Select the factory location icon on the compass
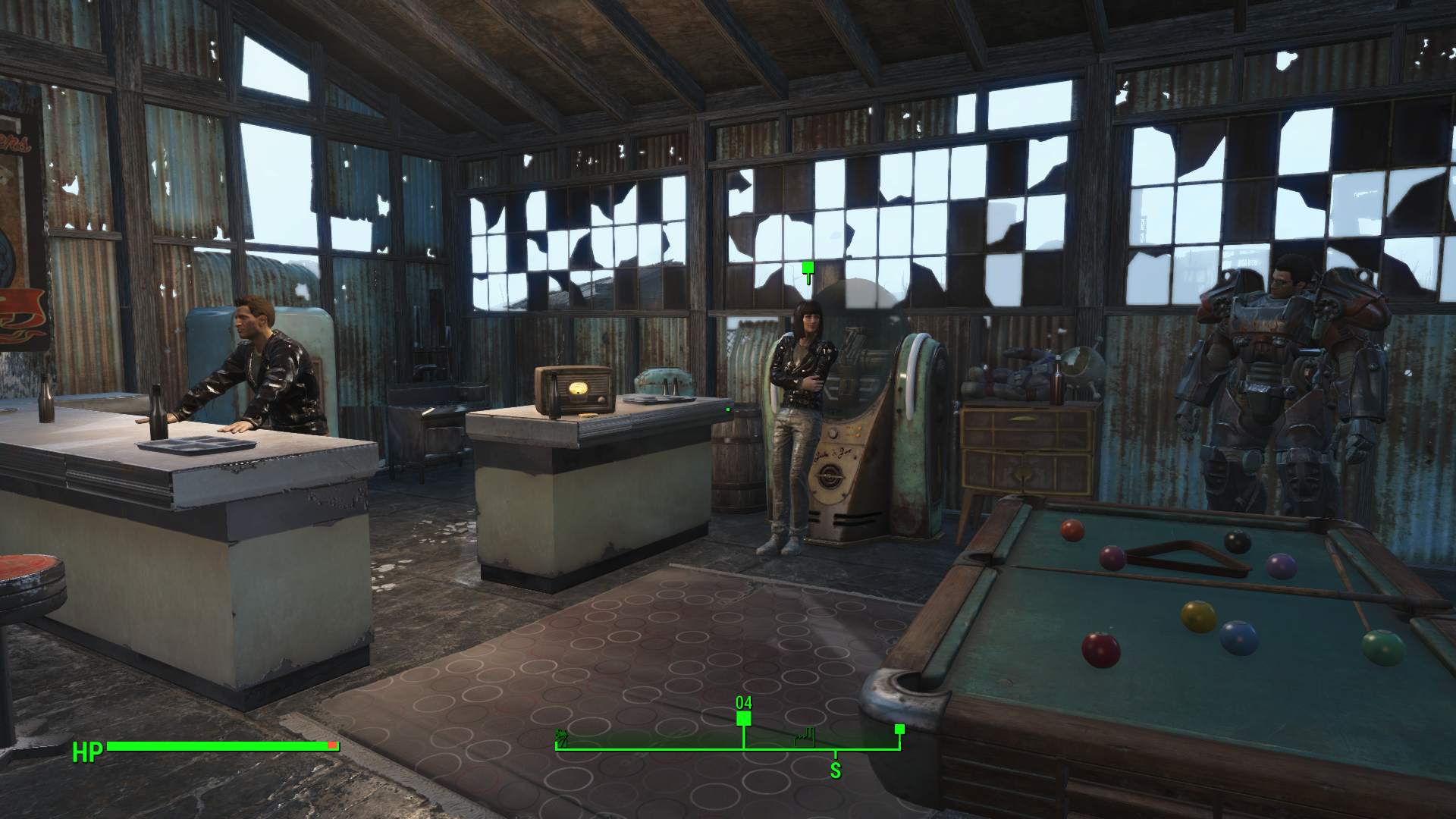 (x=805, y=737)
